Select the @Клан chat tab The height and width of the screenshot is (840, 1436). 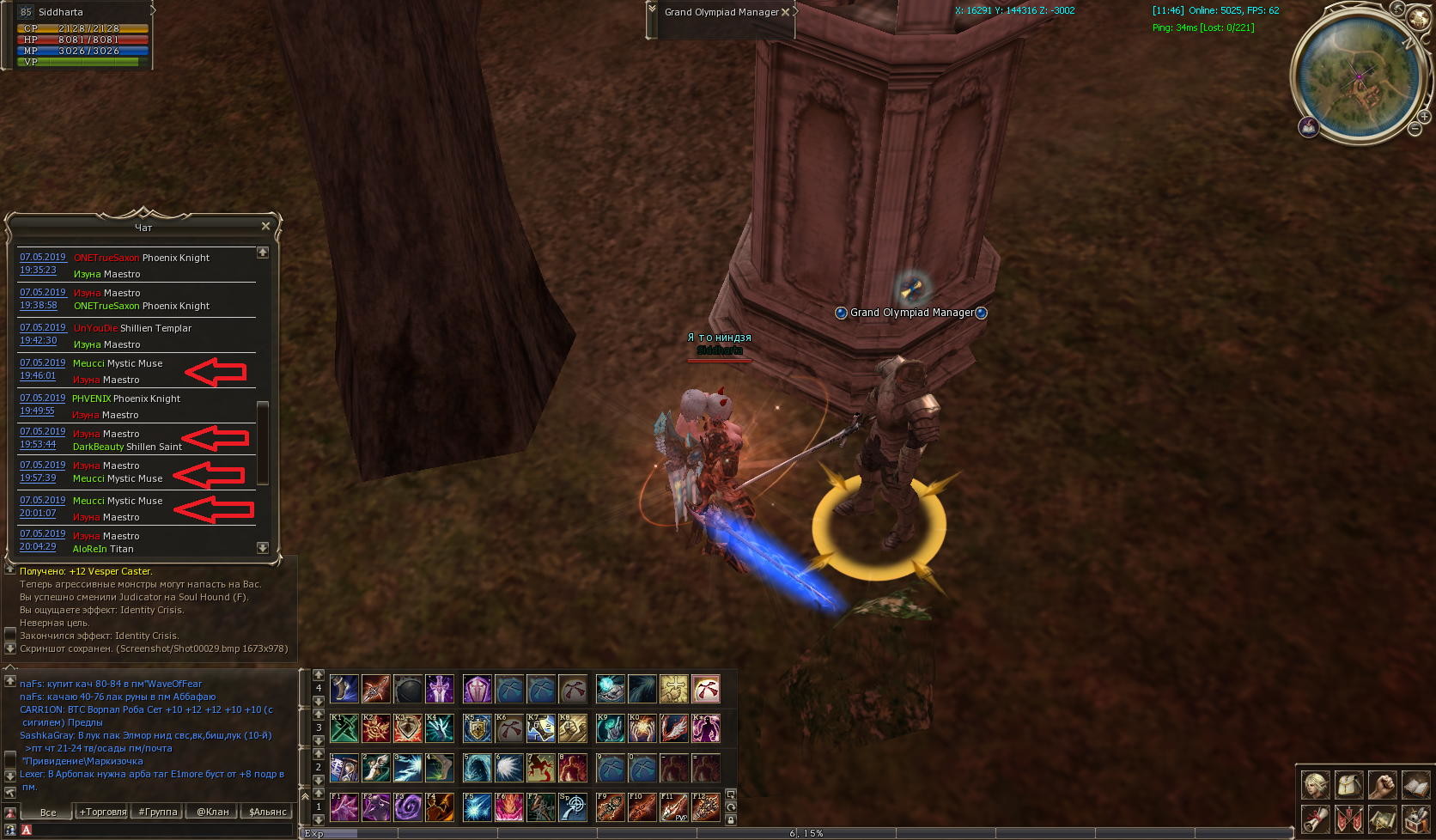(212, 812)
